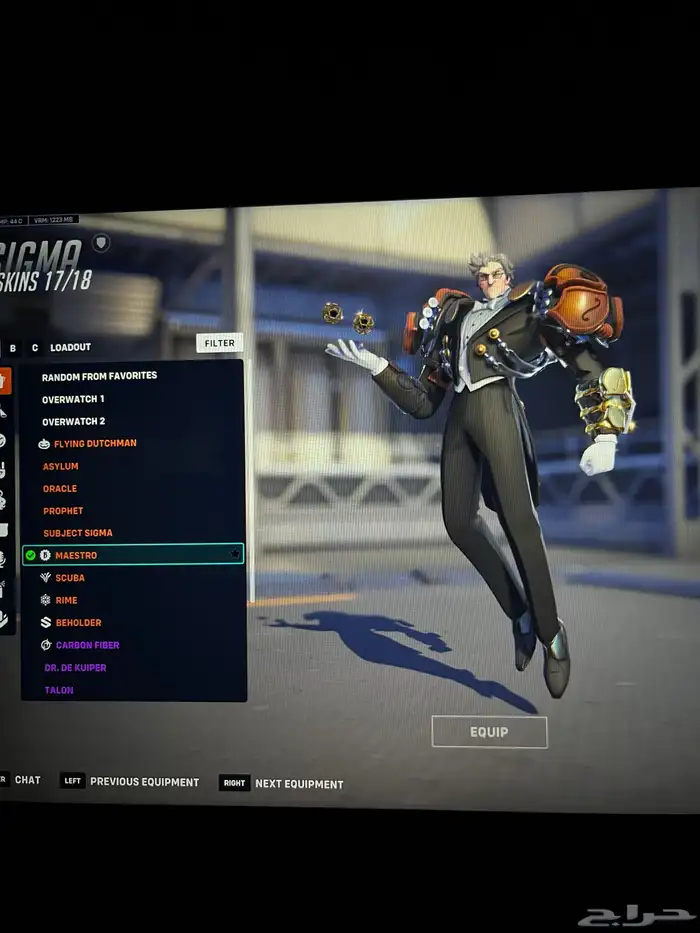Image resolution: width=700 pixels, height=933 pixels.
Task: Choose the Talon skin
Action: point(59,690)
